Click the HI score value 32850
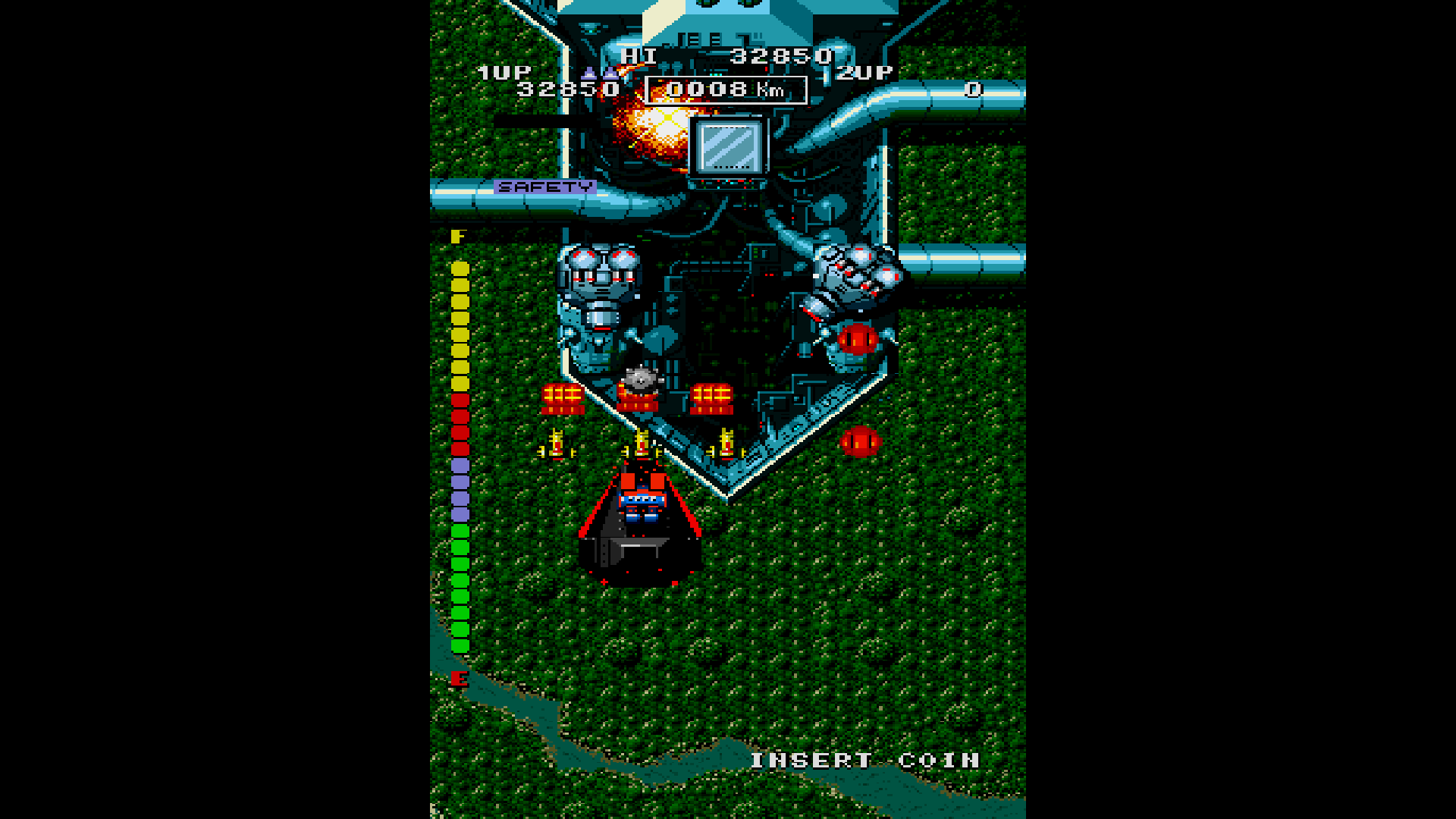This screenshot has width=1456, height=819. click(781, 55)
